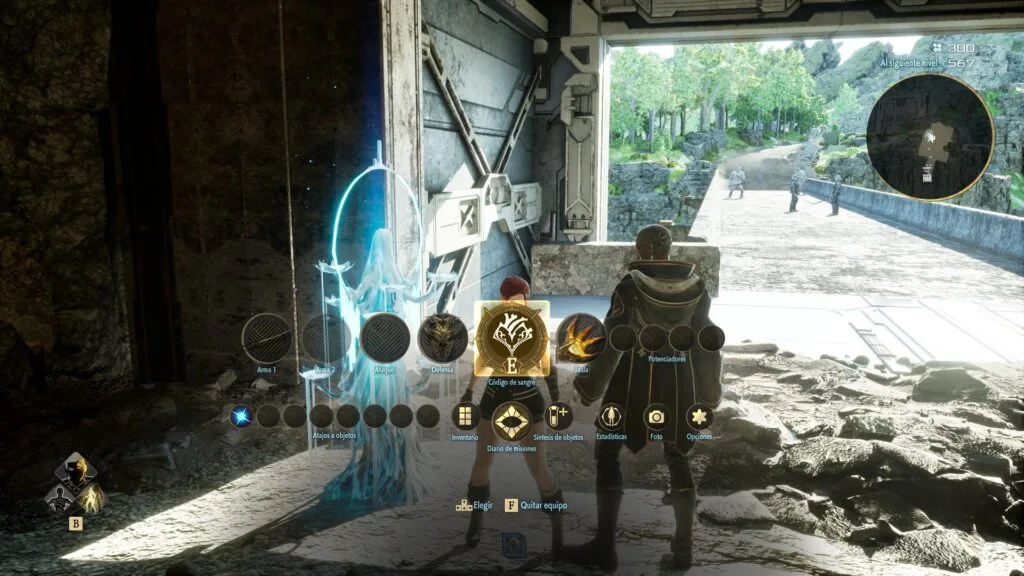
Task: Choose the Ataque equipment slot
Action: coord(385,338)
